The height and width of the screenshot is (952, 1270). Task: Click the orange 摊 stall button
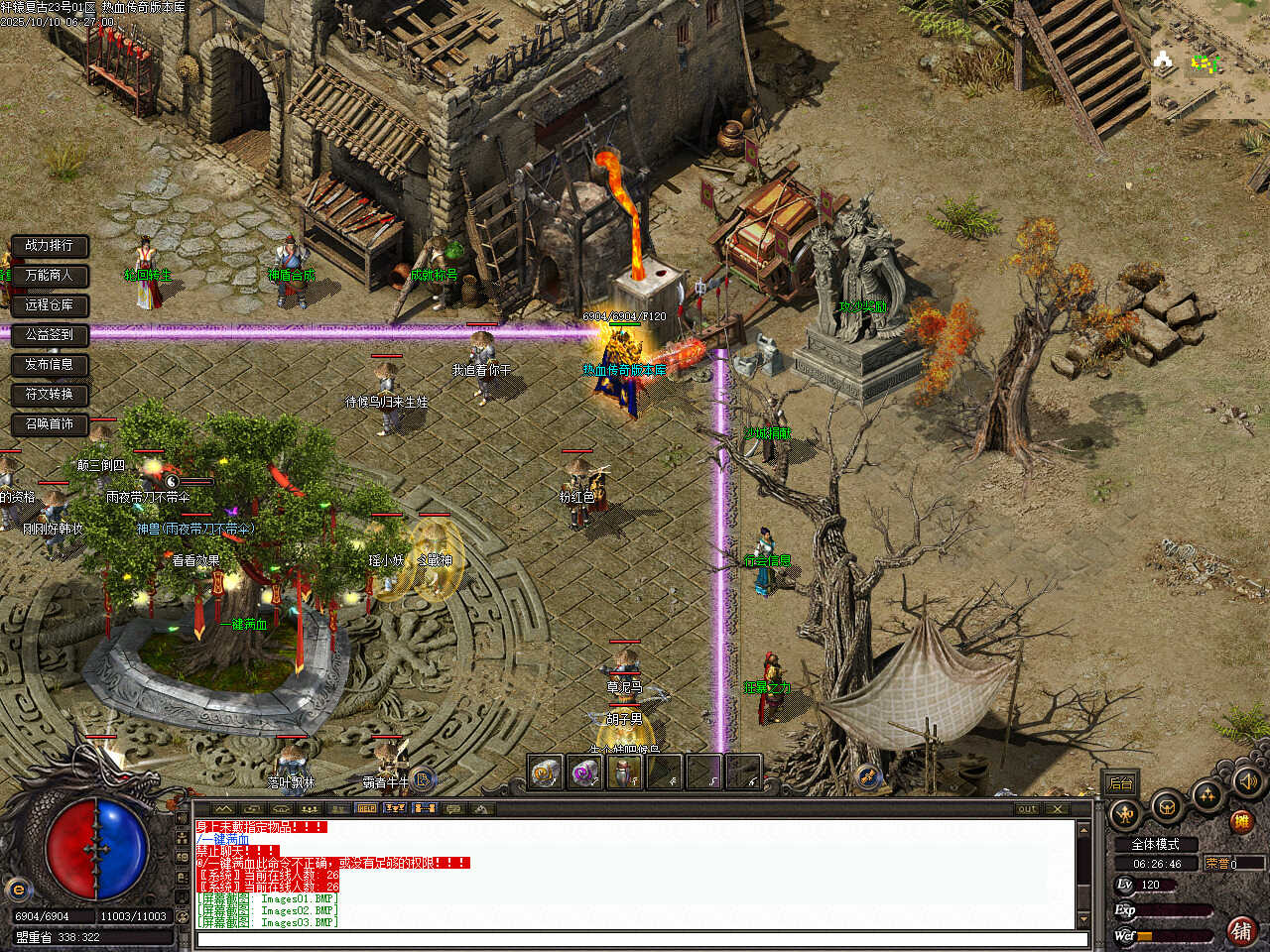tap(1240, 821)
